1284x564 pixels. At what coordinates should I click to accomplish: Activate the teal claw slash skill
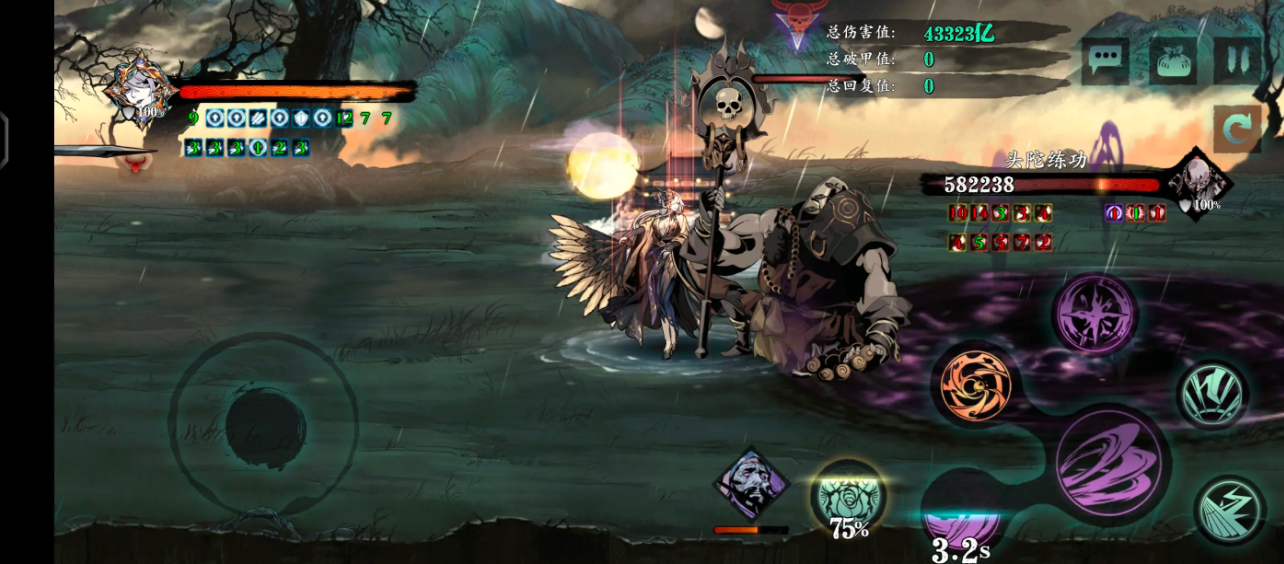pos(1212,394)
